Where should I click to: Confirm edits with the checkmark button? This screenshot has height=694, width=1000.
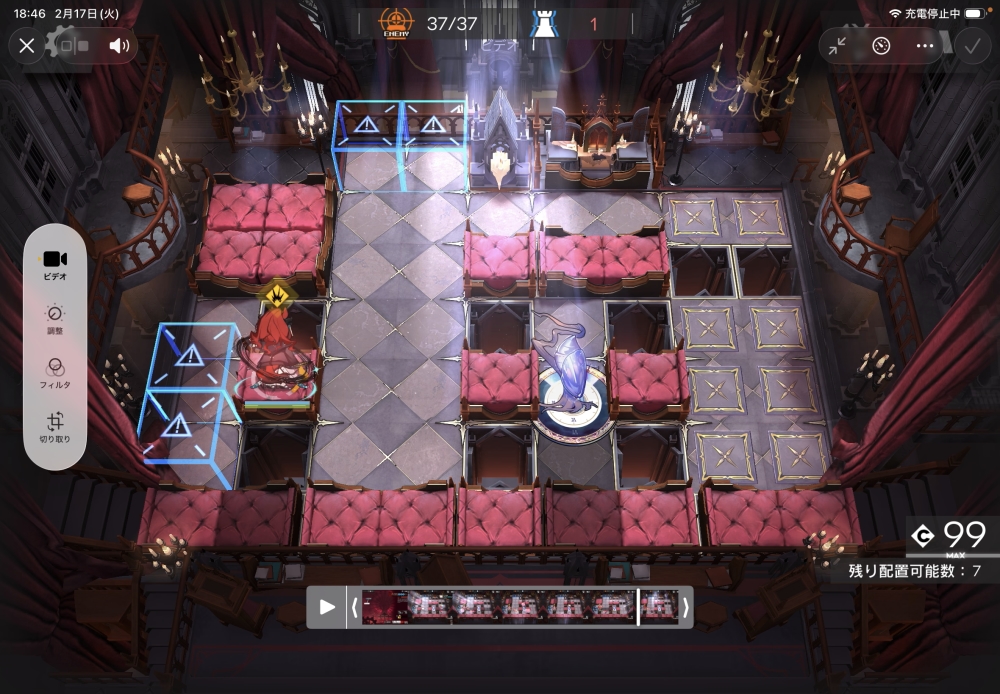click(969, 45)
